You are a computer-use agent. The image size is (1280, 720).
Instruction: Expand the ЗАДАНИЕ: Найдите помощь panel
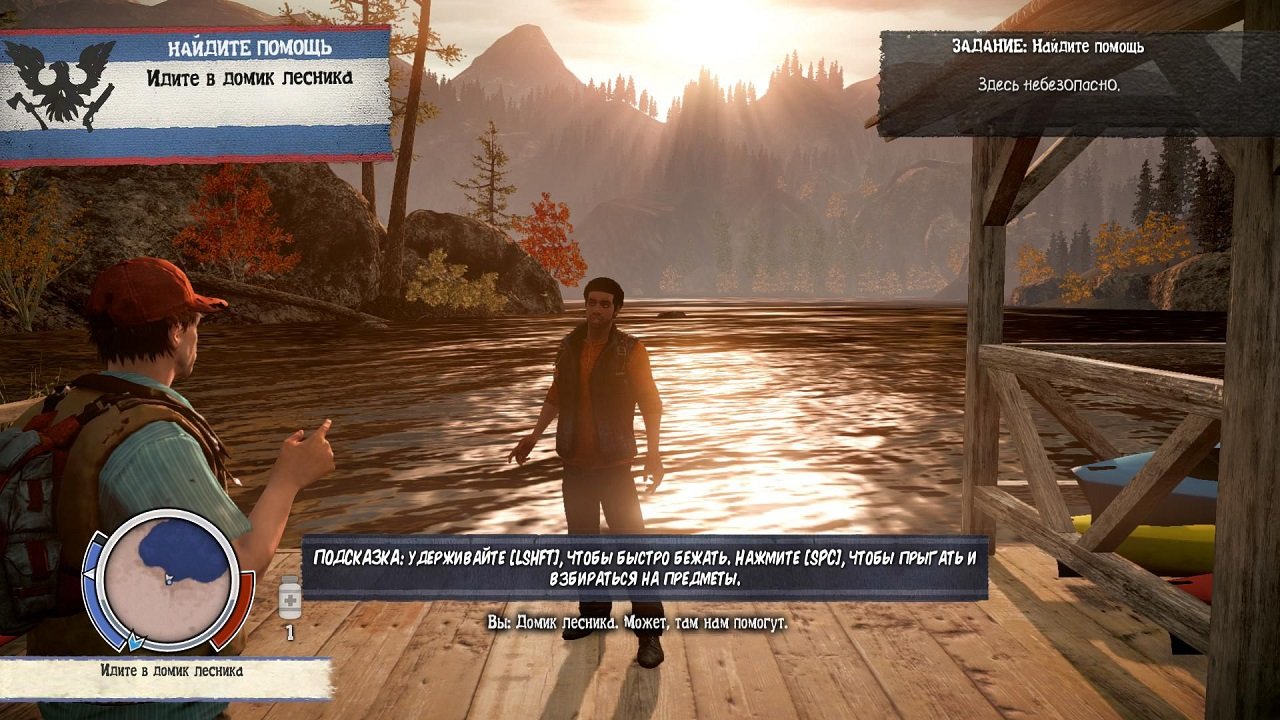1050,47
